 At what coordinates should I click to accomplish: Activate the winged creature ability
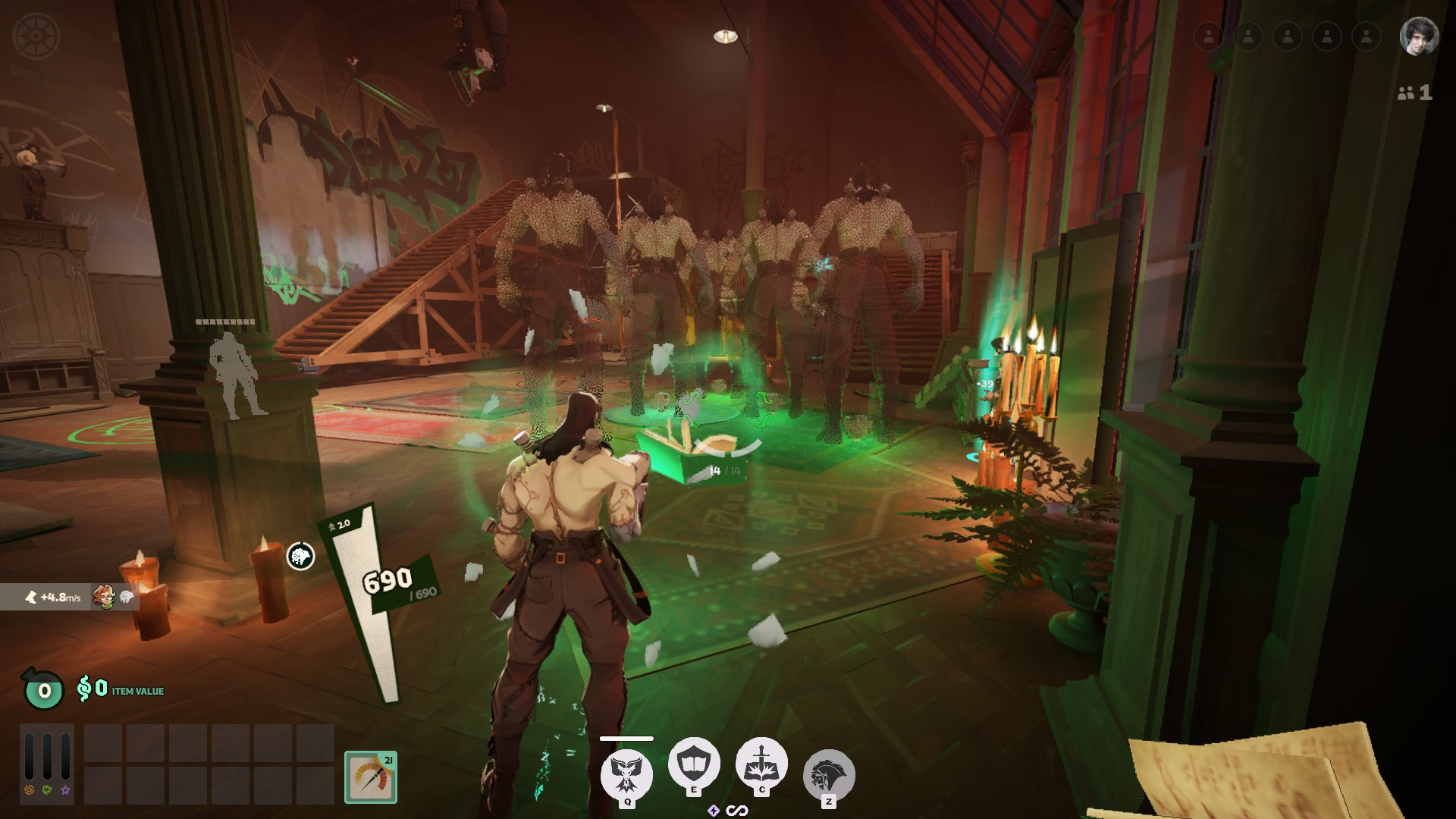point(626,775)
